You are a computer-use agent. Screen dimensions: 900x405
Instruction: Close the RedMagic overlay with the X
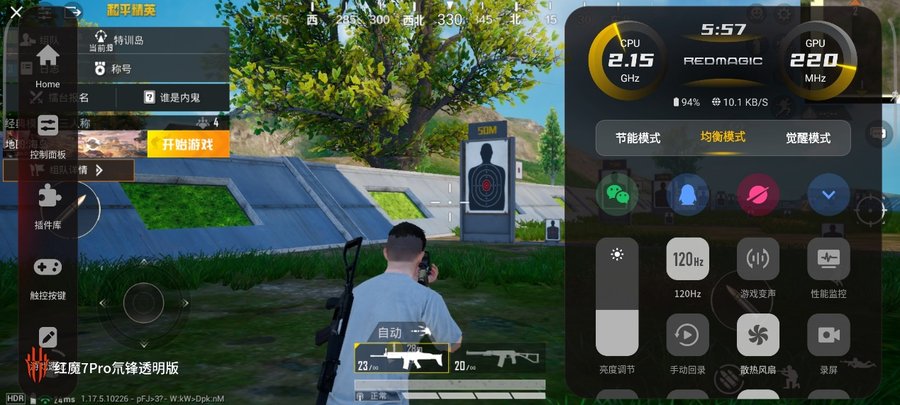(x=16, y=12)
